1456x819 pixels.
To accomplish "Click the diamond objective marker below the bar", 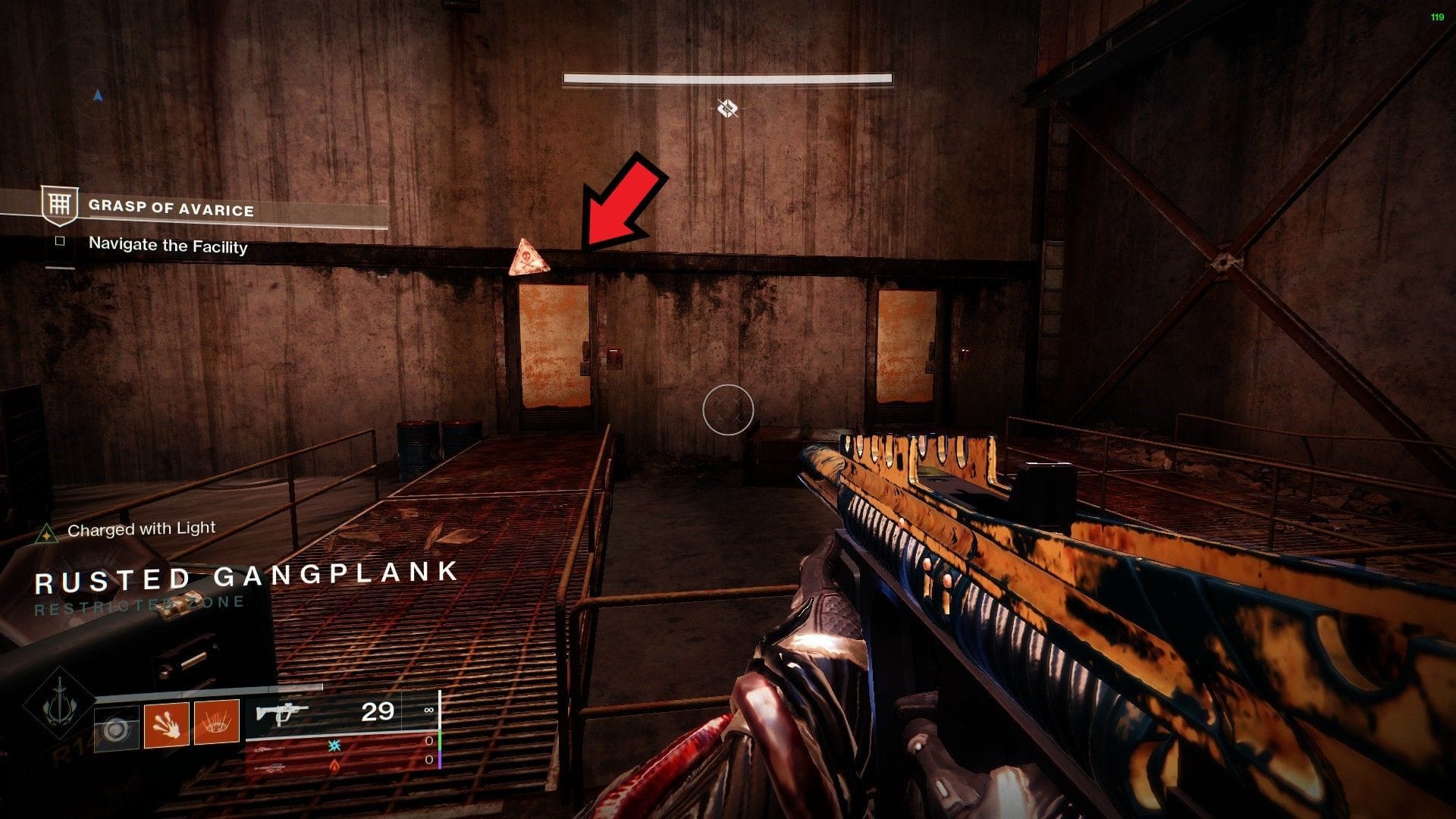I will click(727, 108).
